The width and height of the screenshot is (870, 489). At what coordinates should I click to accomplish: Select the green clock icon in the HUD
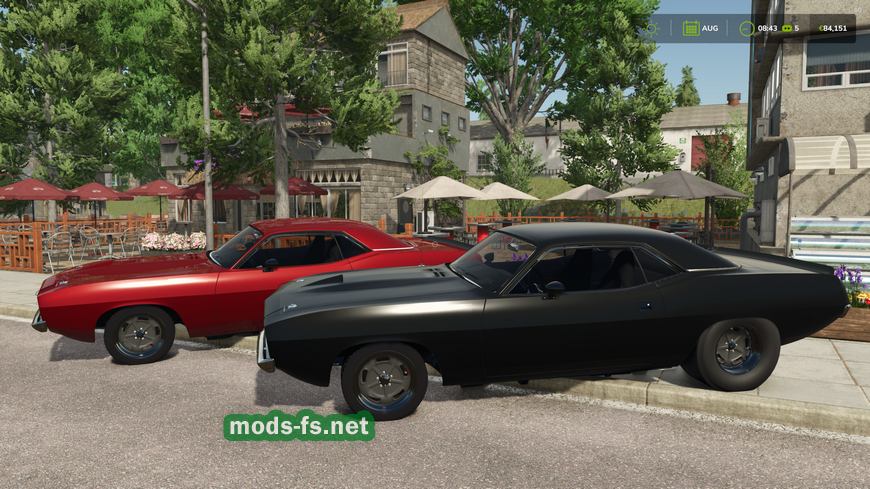click(x=747, y=28)
